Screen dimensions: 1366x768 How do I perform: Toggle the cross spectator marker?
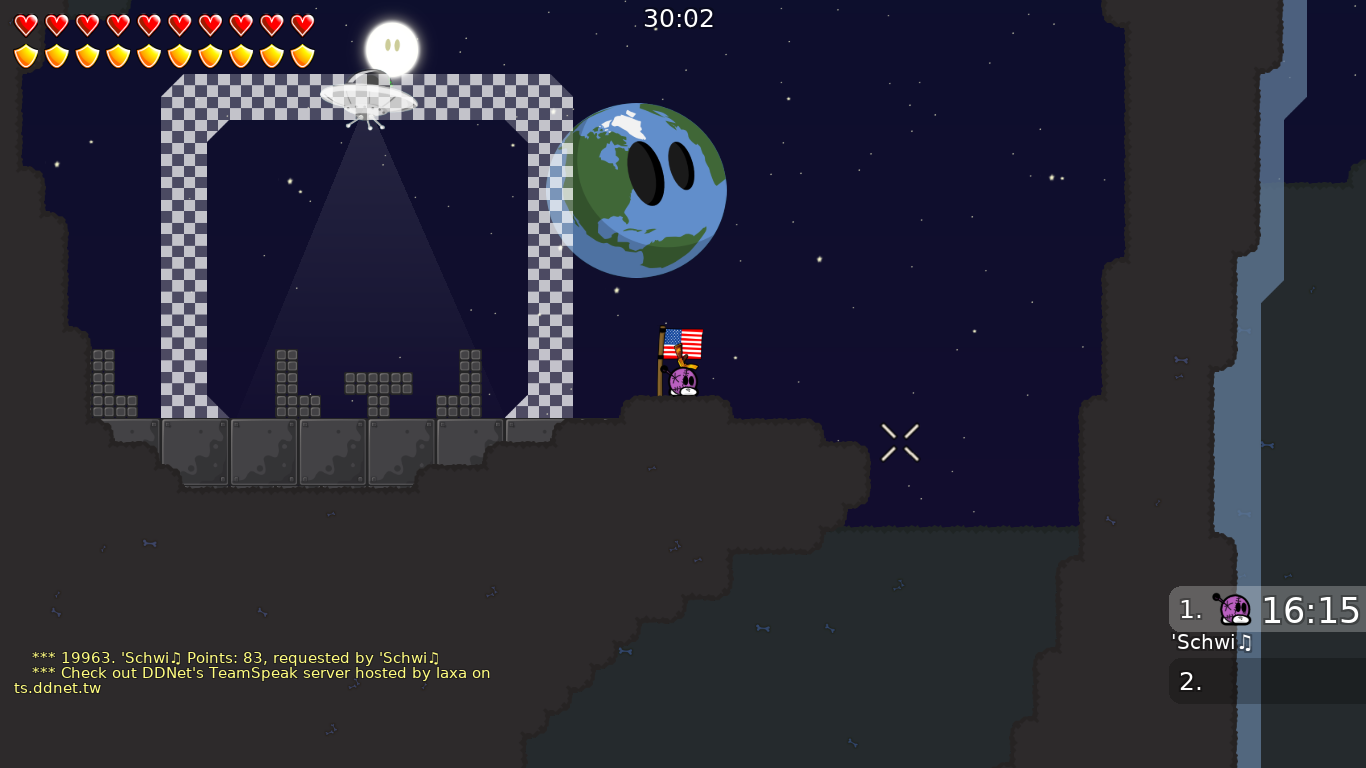click(x=899, y=442)
